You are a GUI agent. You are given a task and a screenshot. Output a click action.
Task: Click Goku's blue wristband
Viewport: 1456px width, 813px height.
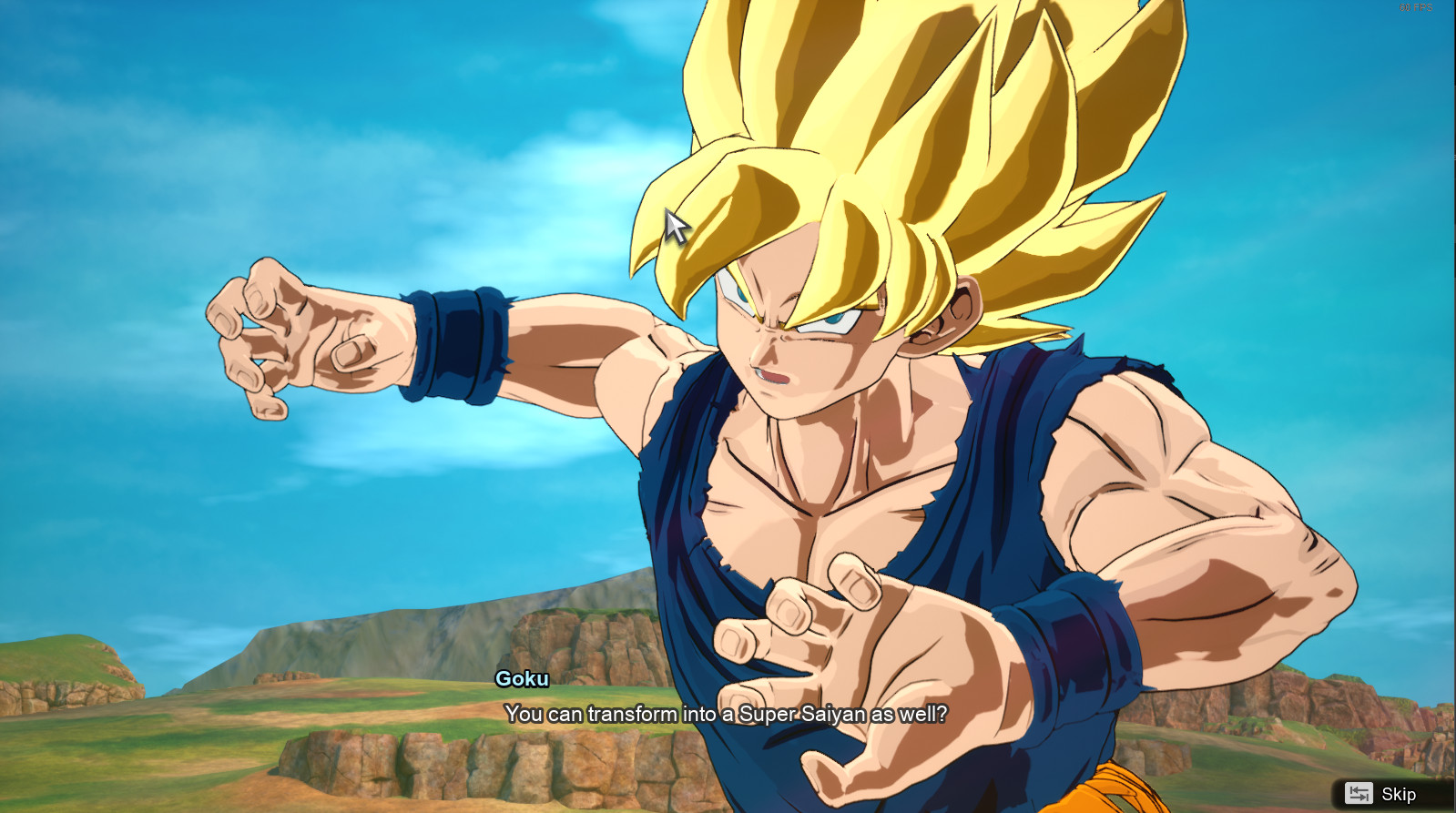coord(455,346)
